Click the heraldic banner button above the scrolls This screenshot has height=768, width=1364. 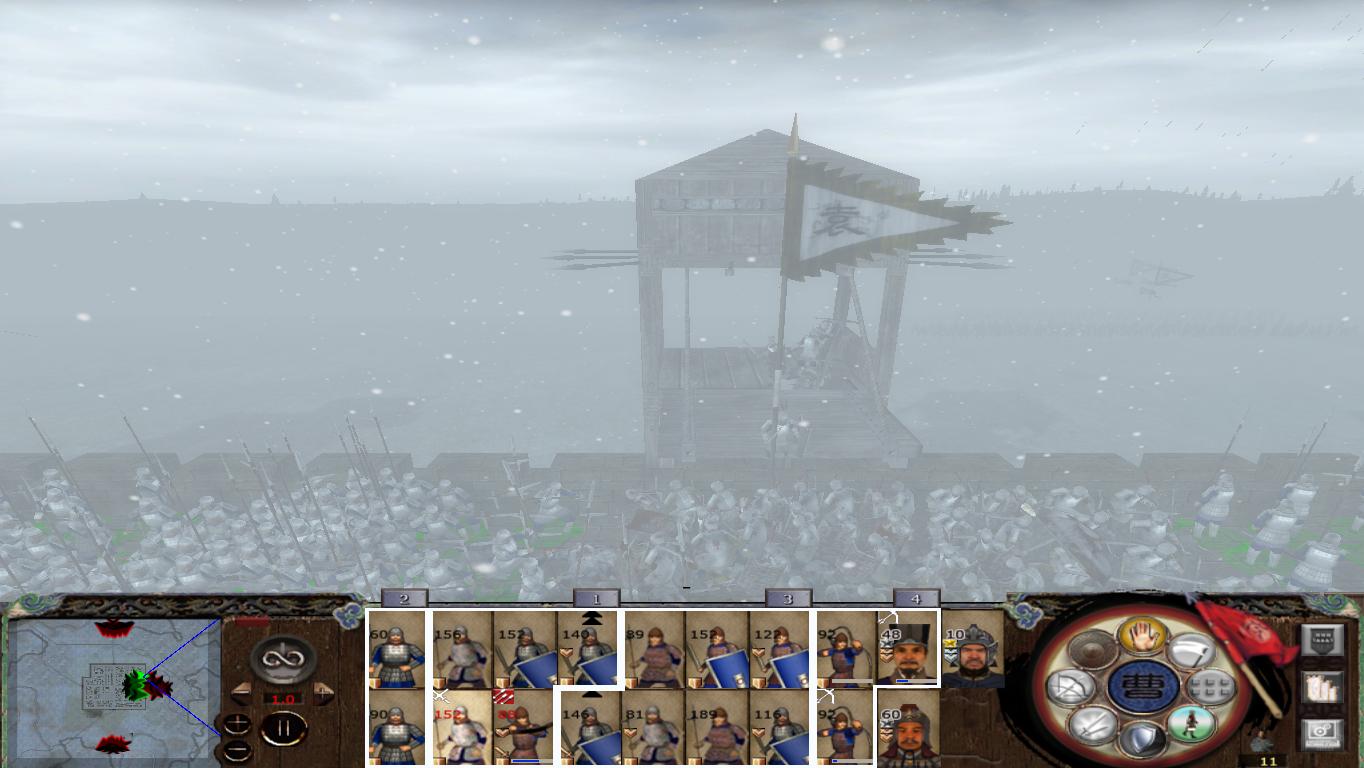[x=1322, y=639]
